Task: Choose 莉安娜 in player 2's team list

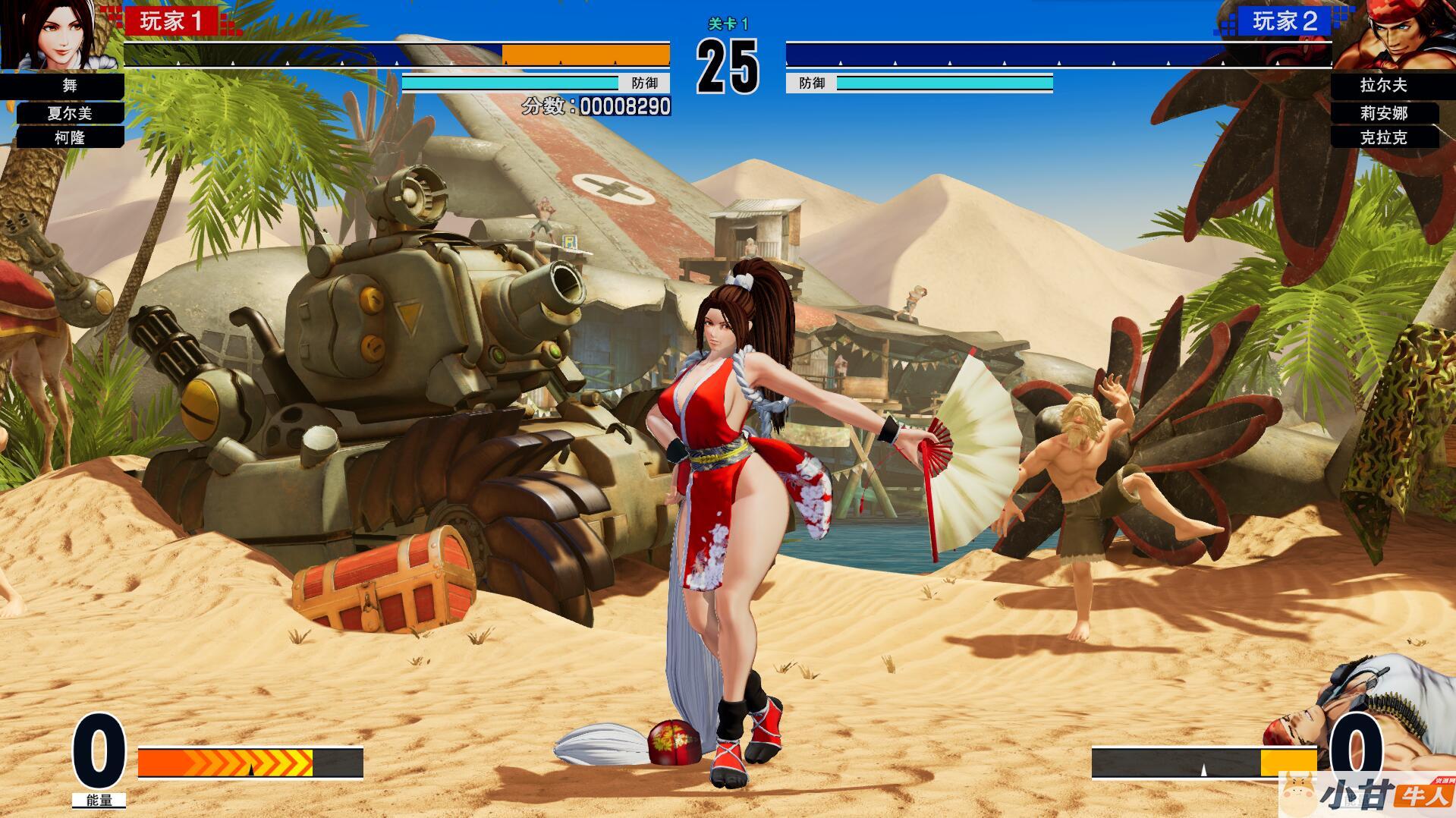Action: (x=1383, y=113)
